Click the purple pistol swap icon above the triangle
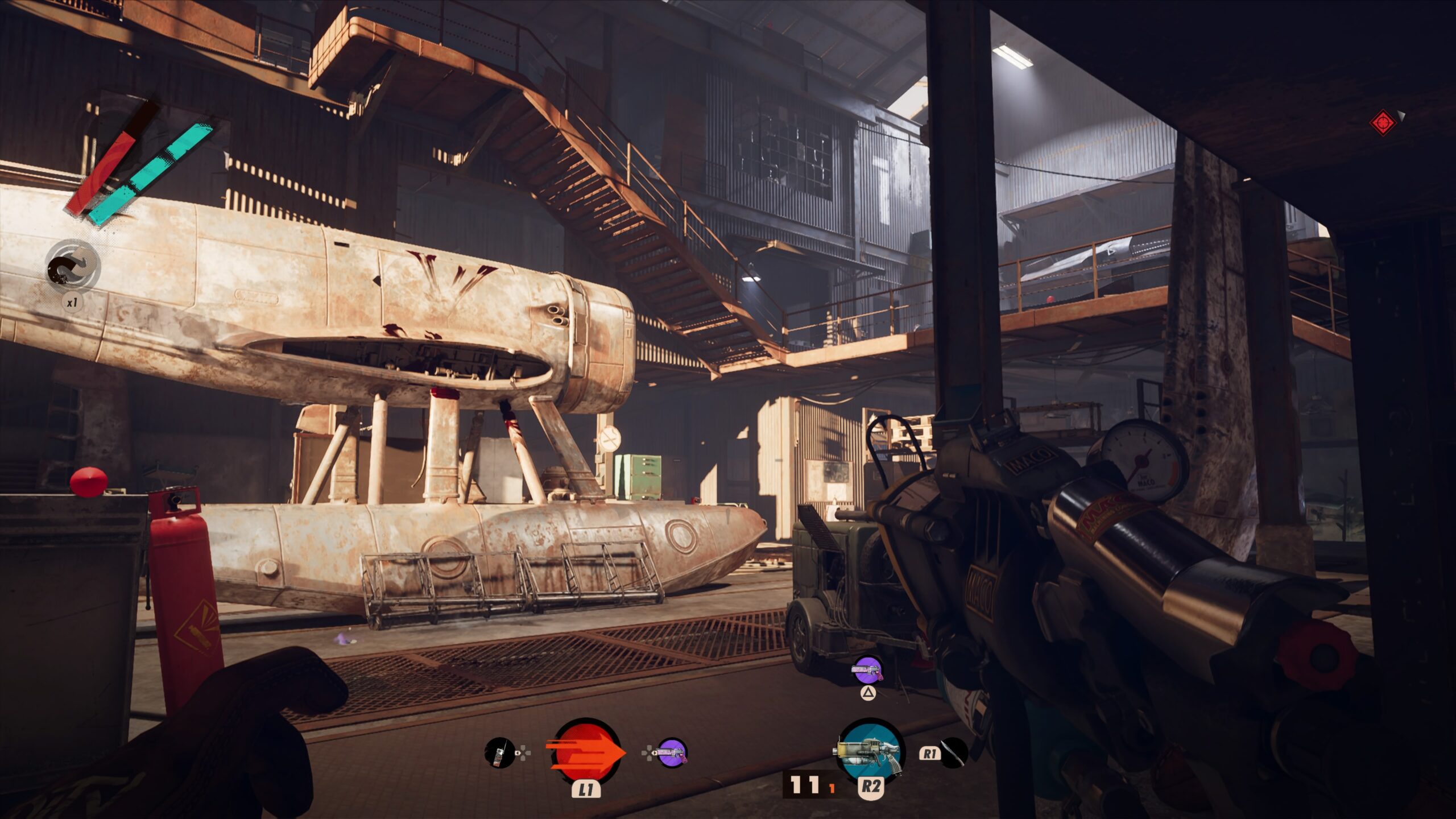This screenshot has height=819, width=1456. [867, 671]
